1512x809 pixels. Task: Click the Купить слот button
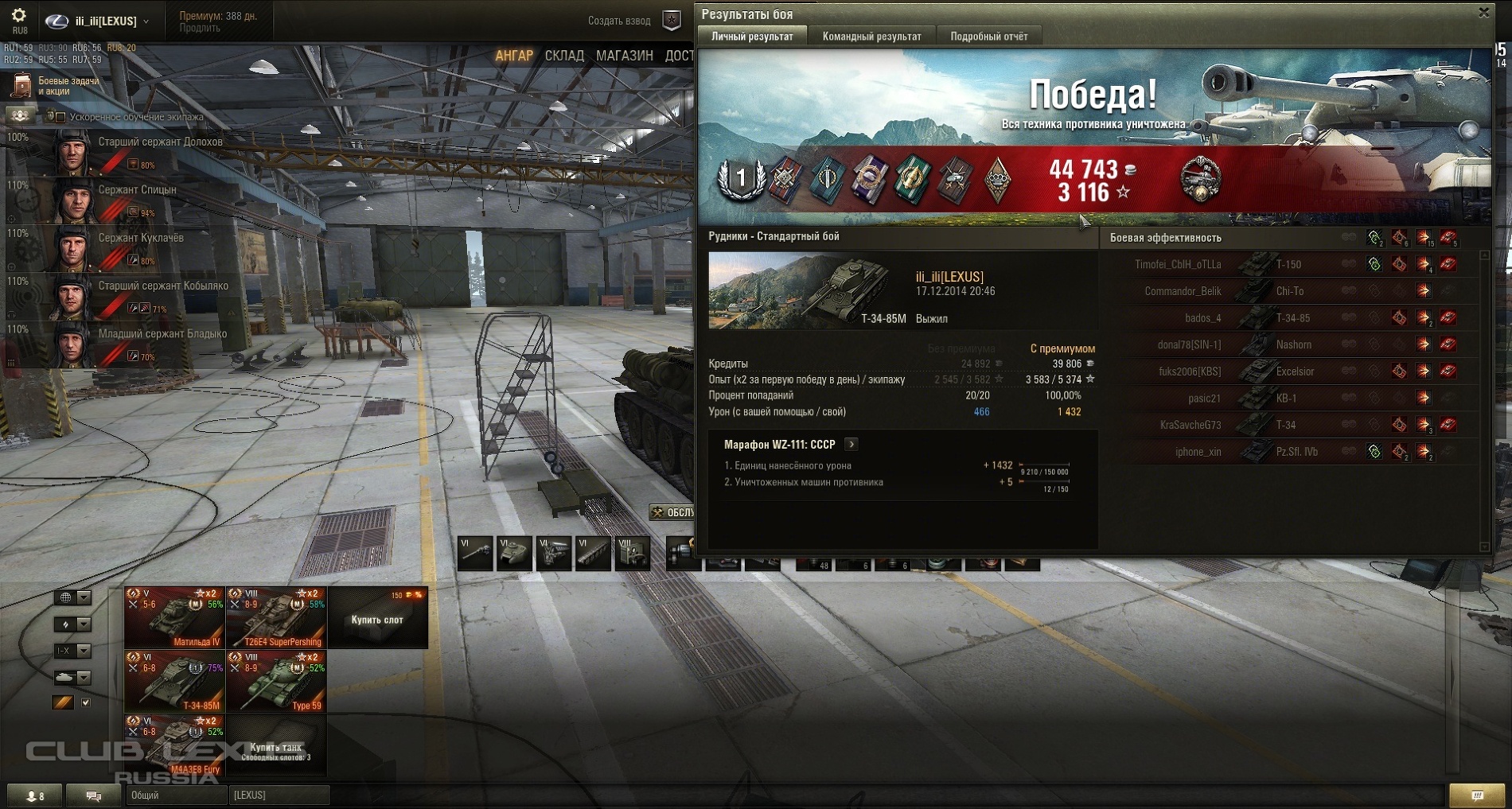(x=377, y=620)
